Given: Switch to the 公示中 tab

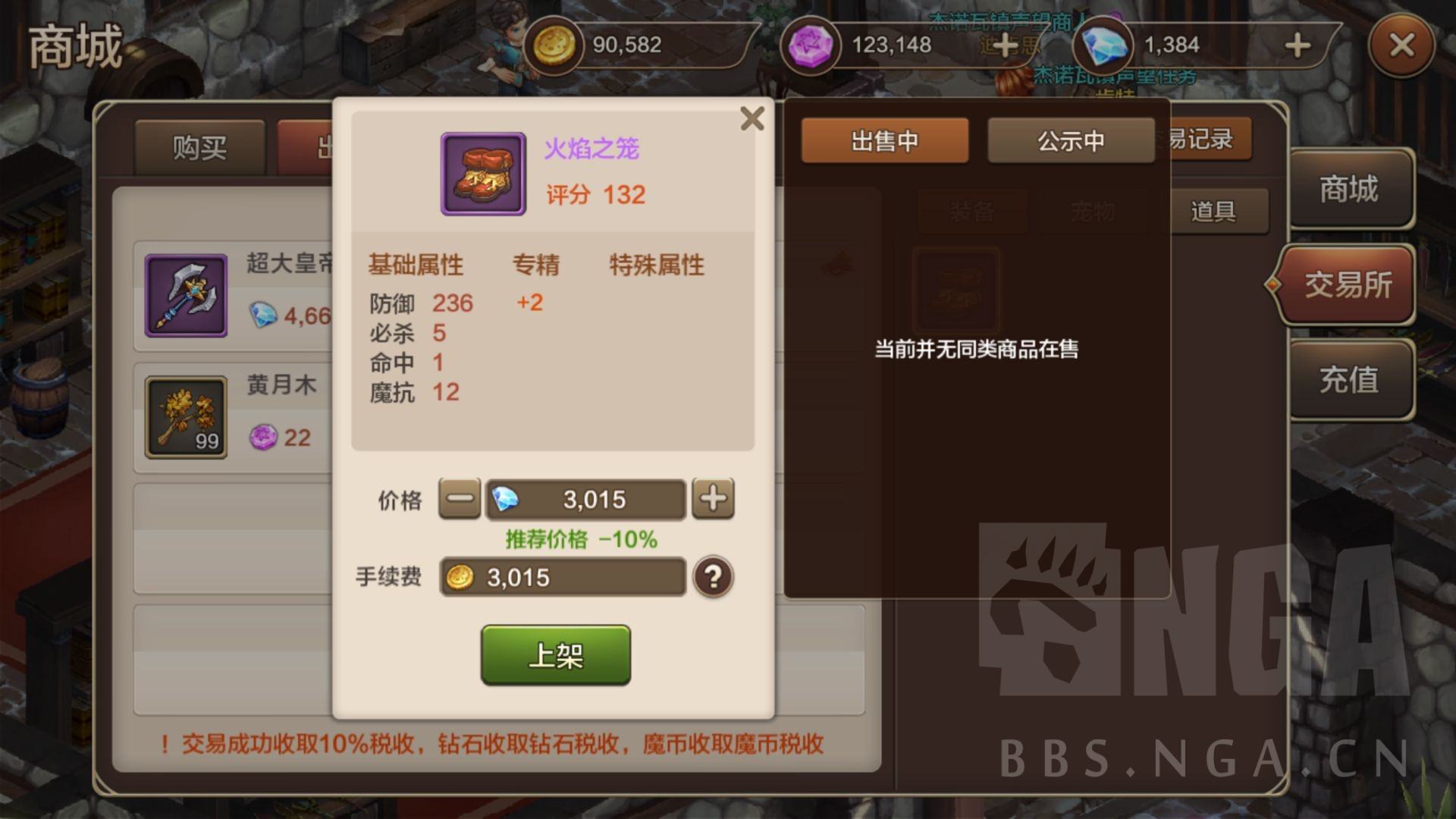Looking at the screenshot, I should click(1071, 141).
